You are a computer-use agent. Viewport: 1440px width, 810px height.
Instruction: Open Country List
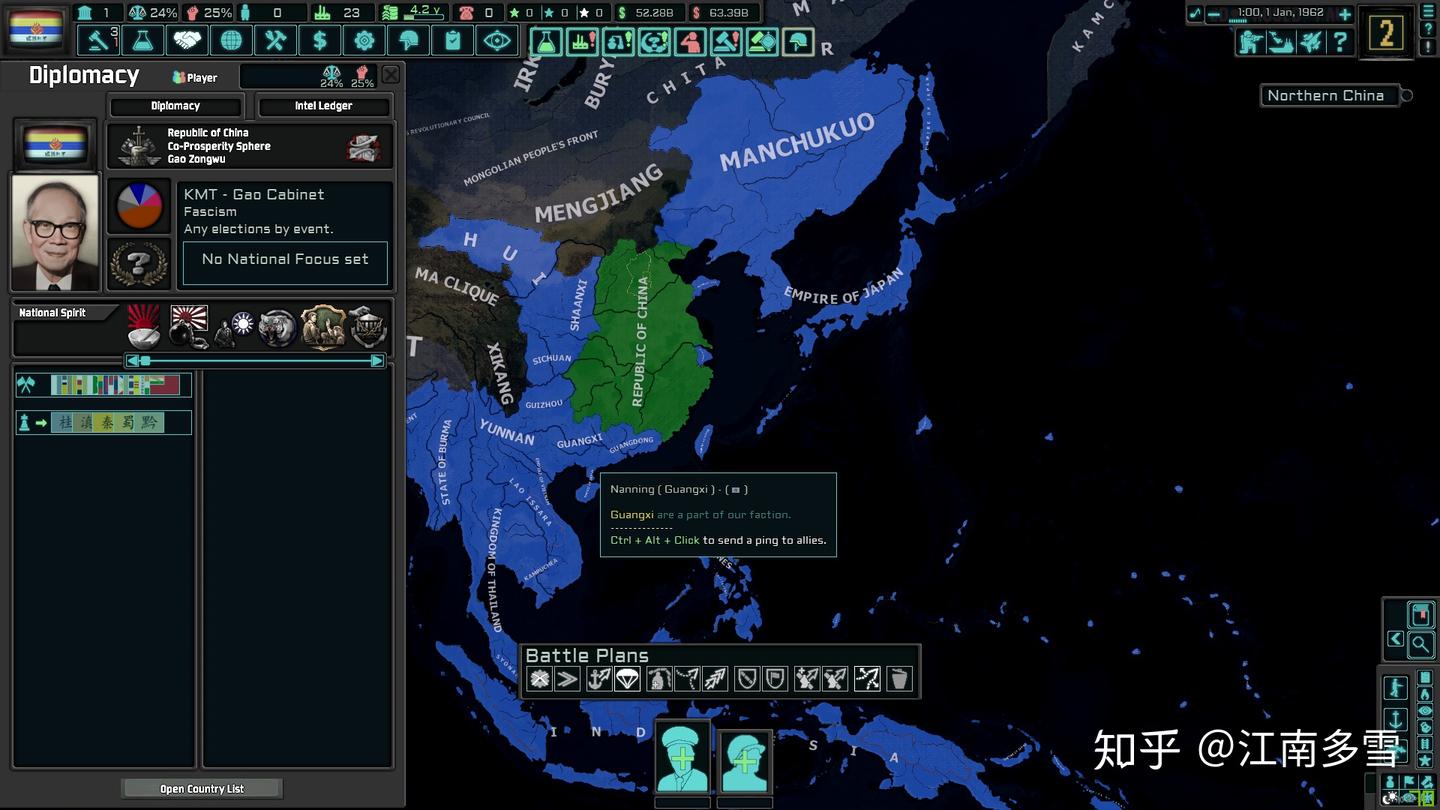[x=202, y=789]
